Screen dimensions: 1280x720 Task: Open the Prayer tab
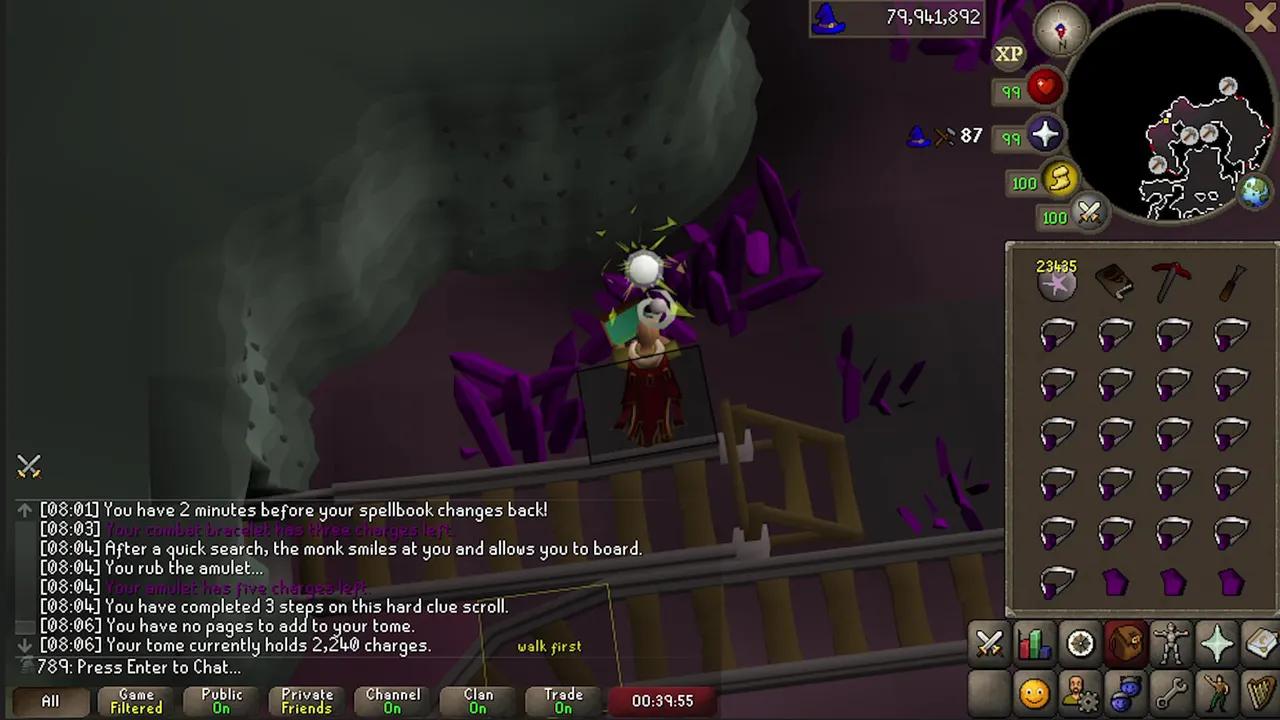(1217, 643)
